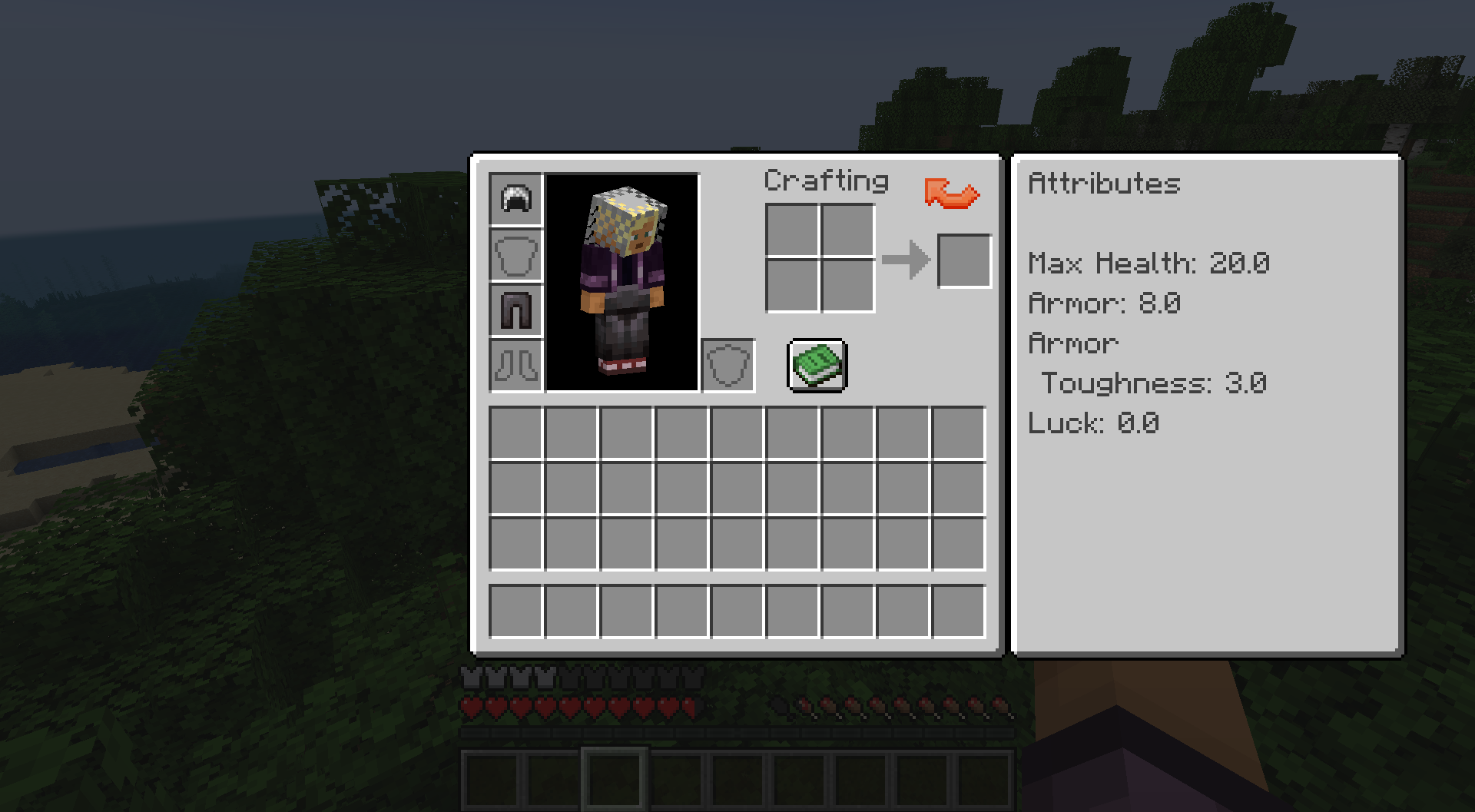Click the bottom-right crafting grid slot
Screen dimensions: 1475x812
tap(847, 287)
